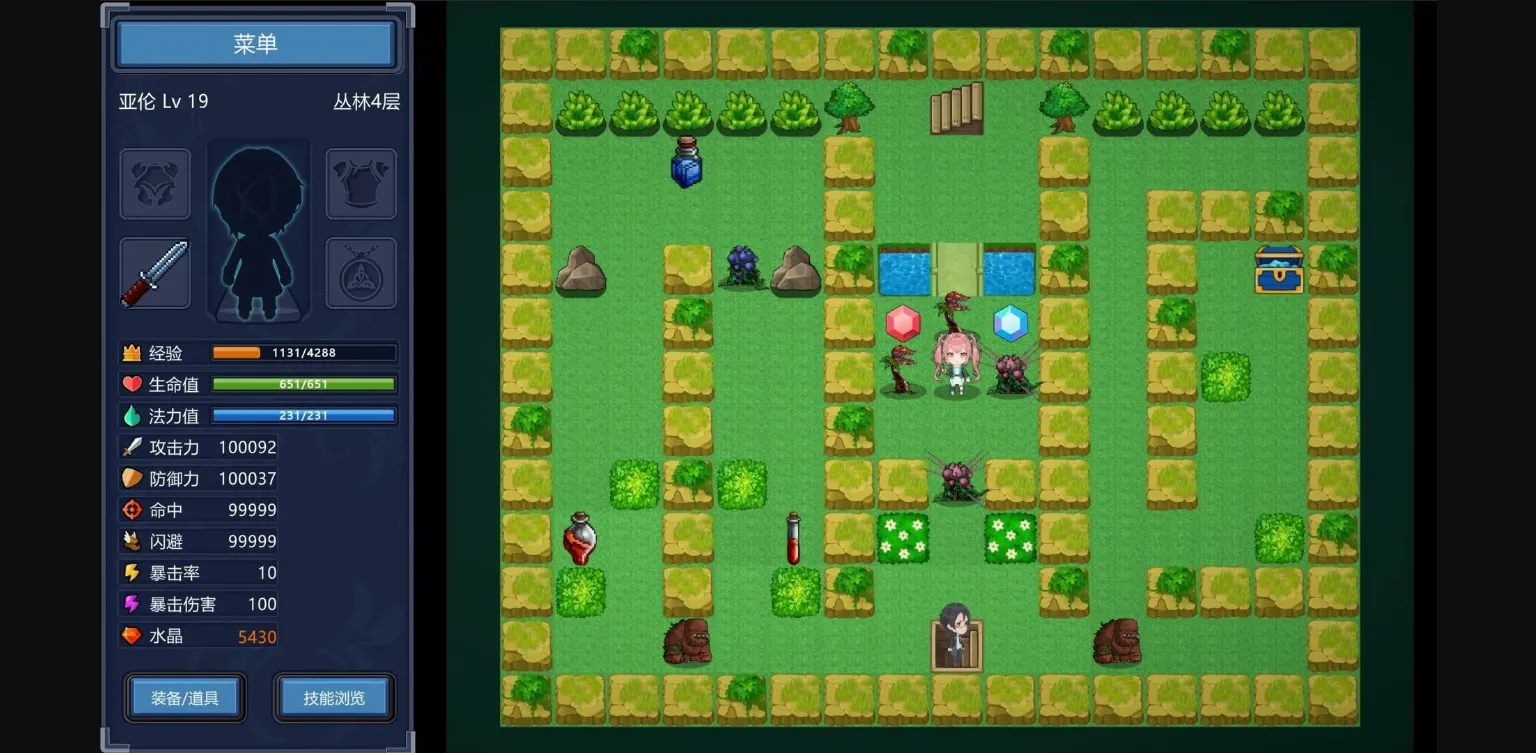Select the weapon sword icon slot
Image resolution: width=1536 pixels, height=753 pixels.
[156, 272]
